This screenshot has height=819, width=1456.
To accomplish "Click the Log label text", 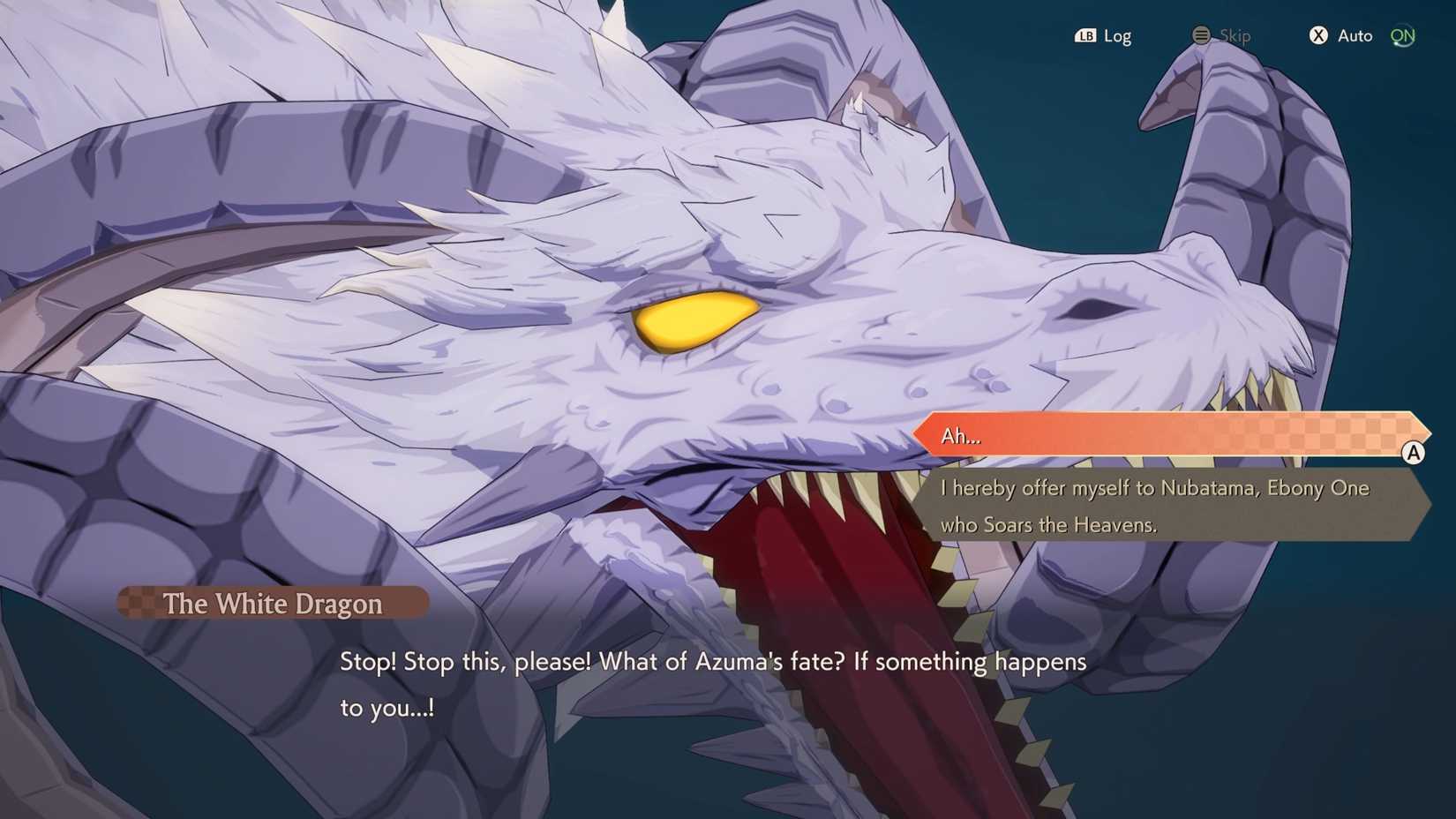I will click(x=1118, y=35).
